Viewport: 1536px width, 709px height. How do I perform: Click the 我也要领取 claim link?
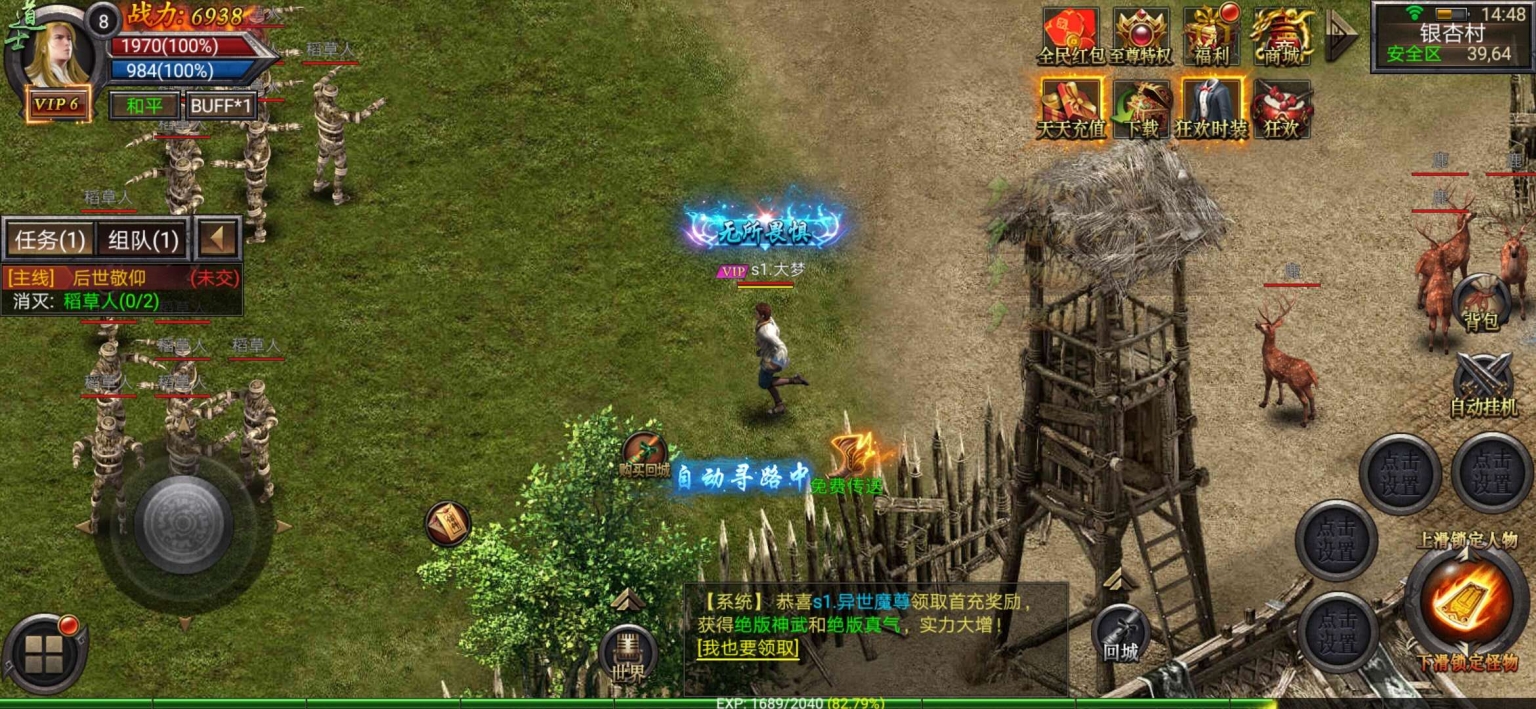coord(748,648)
